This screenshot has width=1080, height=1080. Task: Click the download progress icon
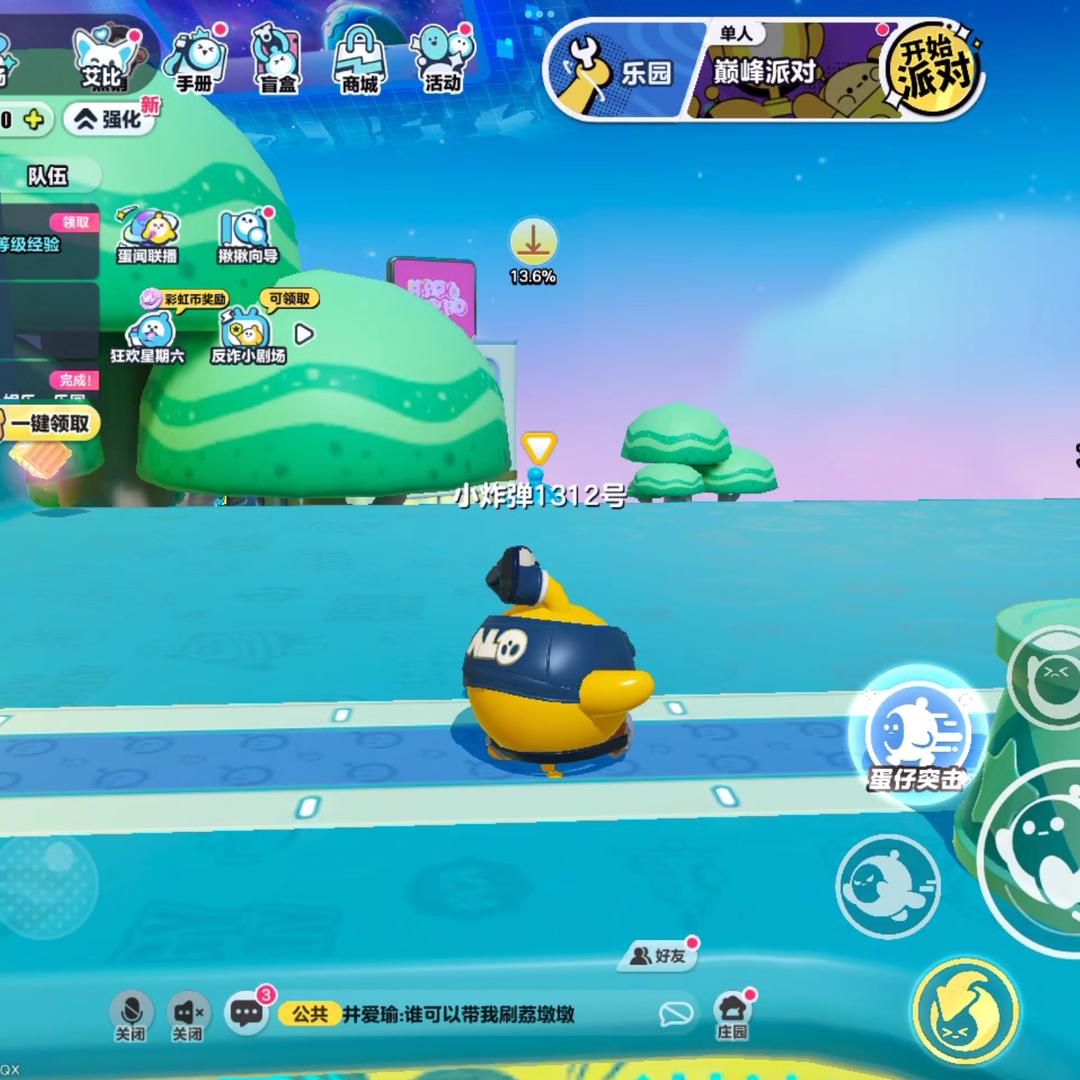pos(533,244)
